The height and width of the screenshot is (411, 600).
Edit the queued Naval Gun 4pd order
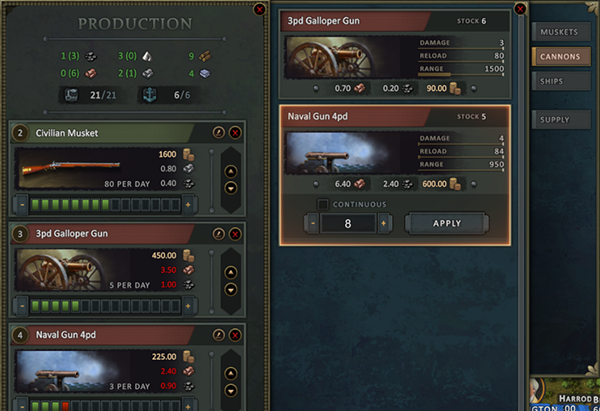(219, 332)
